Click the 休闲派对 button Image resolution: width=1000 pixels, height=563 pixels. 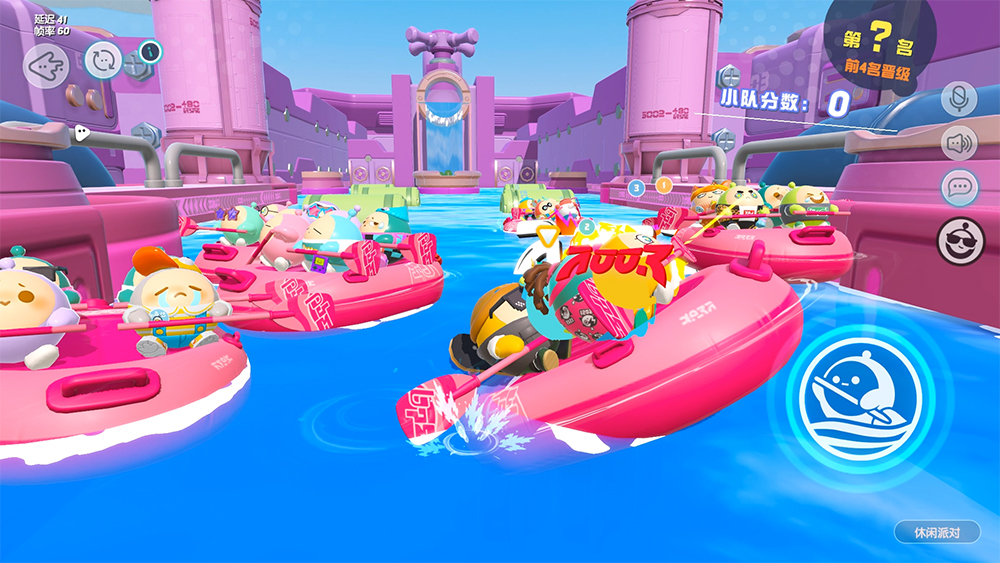tap(936, 532)
